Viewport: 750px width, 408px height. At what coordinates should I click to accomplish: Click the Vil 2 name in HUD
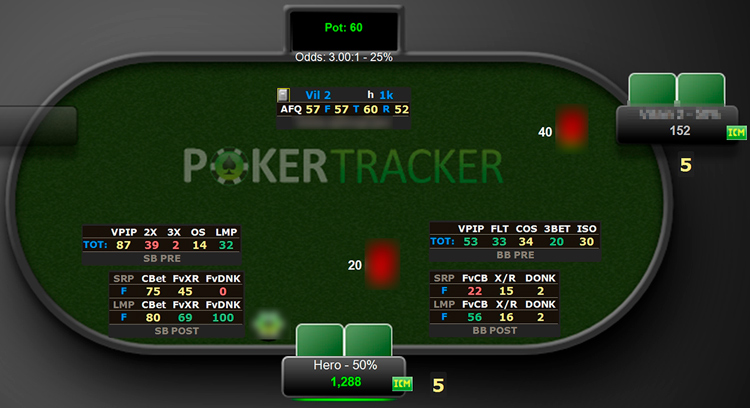pyautogui.click(x=318, y=95)
